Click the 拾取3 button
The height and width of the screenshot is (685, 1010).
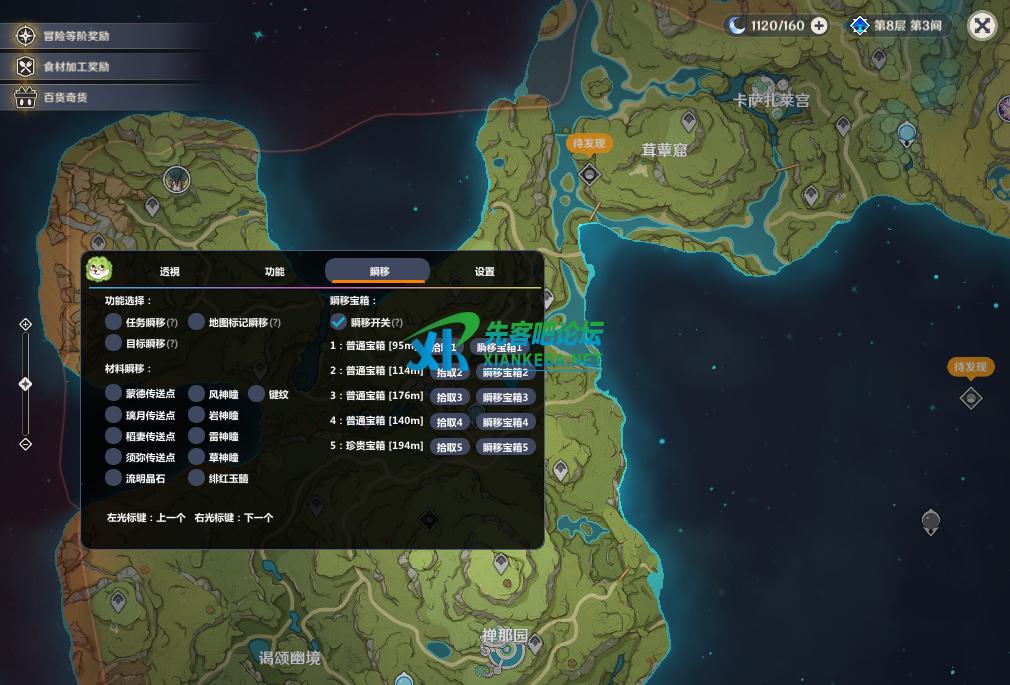(450, 397)
